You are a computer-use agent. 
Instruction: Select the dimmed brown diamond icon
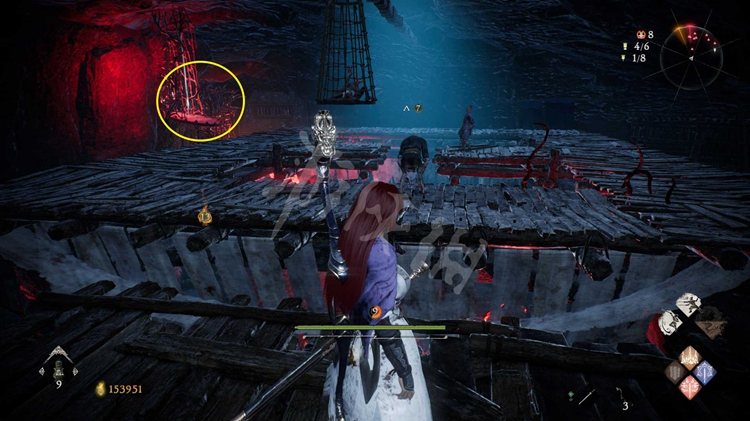[x=711, y=324]
